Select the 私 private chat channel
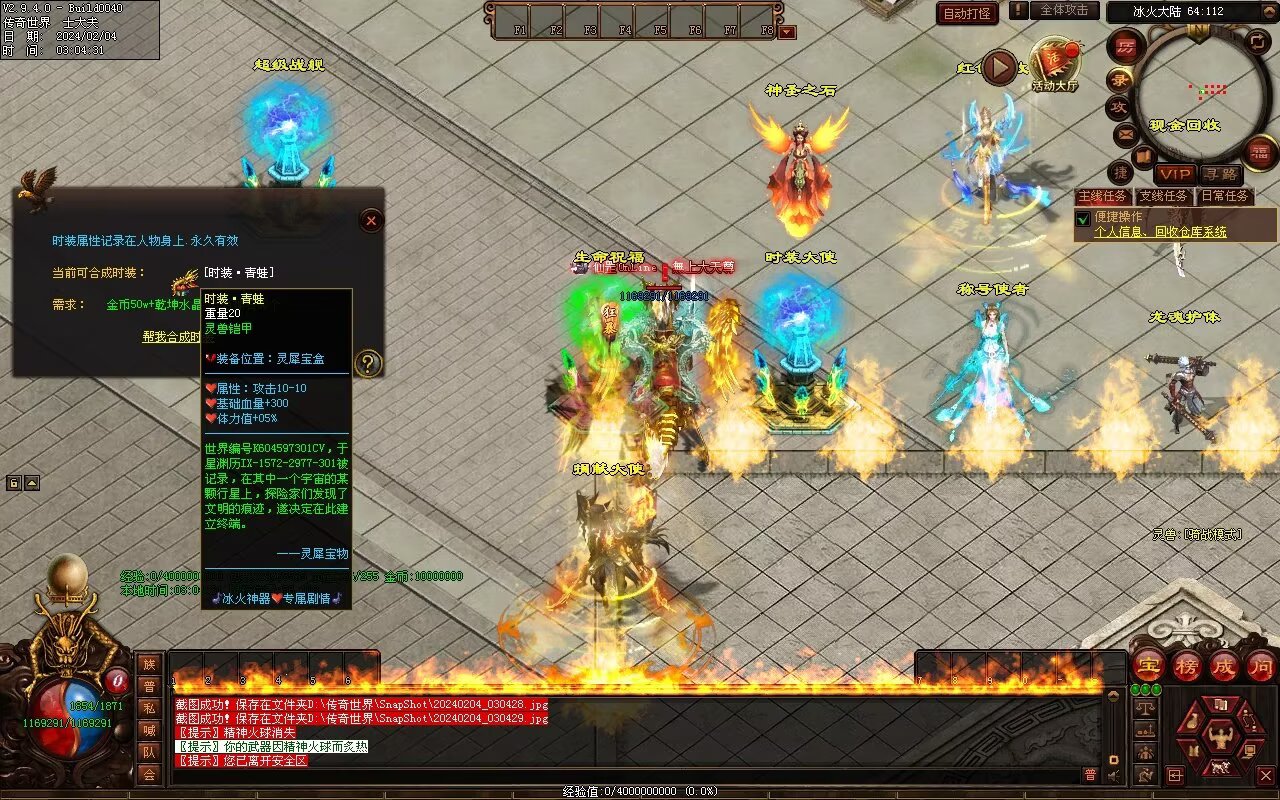This screenshot has width=1280, height=800. (149, 708)
